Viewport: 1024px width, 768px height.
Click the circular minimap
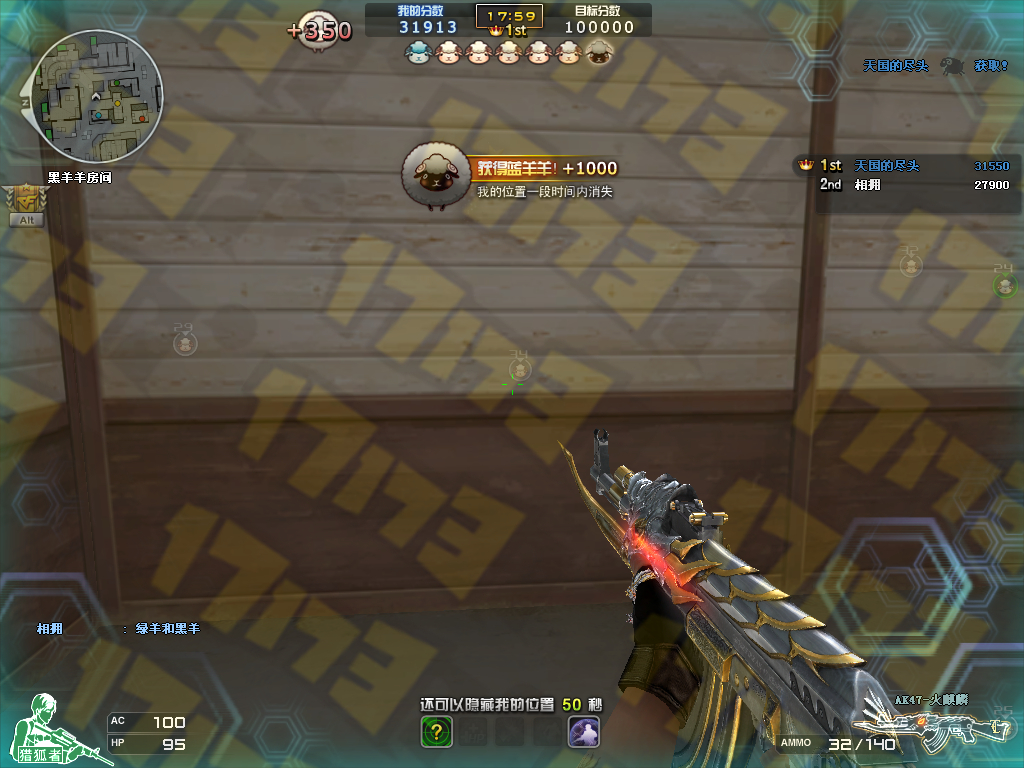(97, 96)
